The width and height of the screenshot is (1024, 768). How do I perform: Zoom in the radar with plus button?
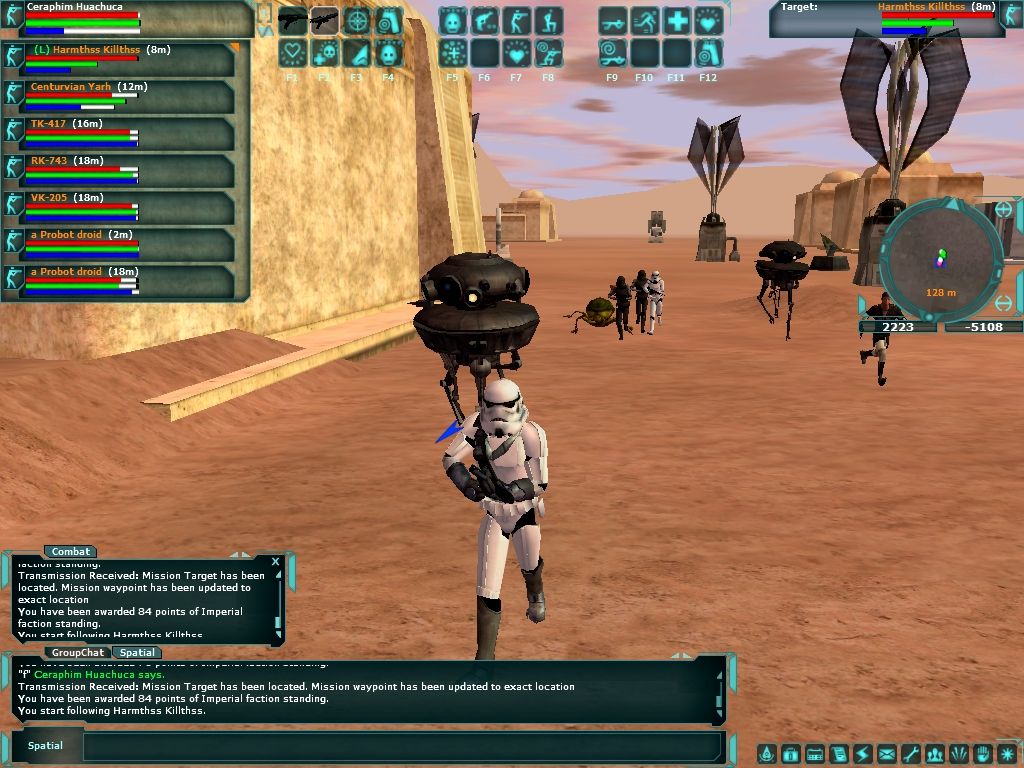(1003, 210)
